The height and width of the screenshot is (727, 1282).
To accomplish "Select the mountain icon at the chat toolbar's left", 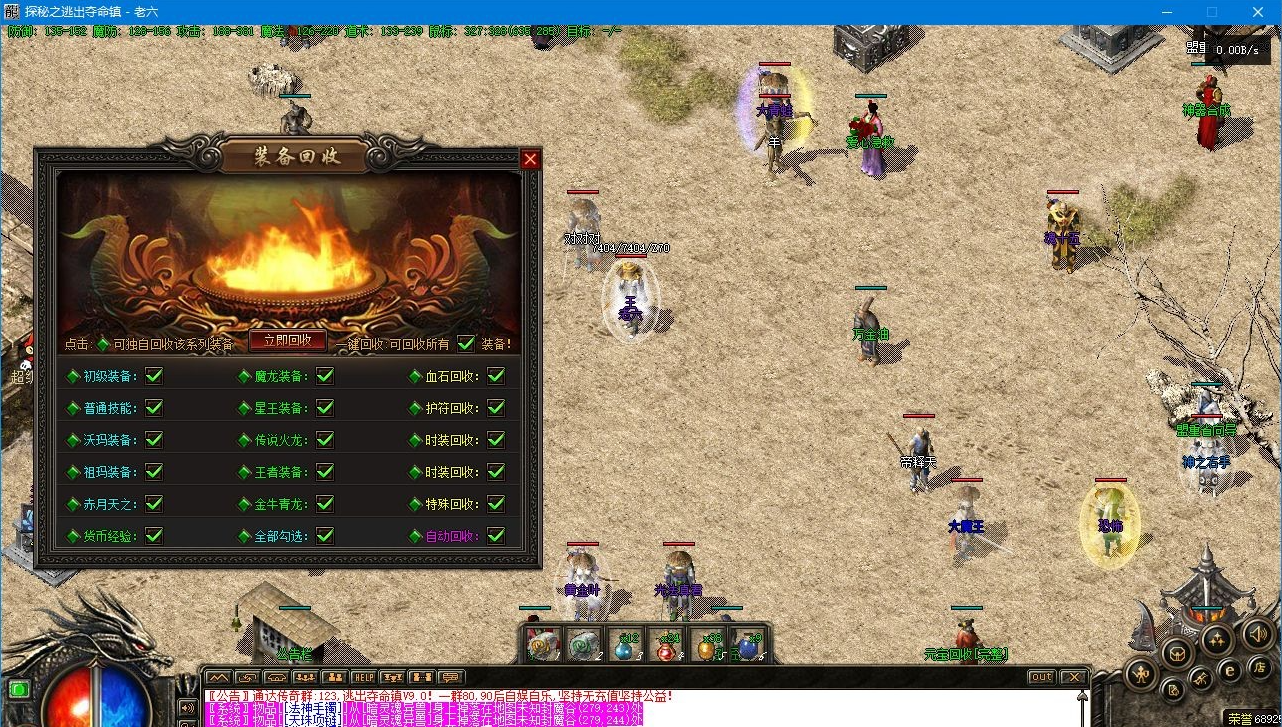I will tap(220, 677).
